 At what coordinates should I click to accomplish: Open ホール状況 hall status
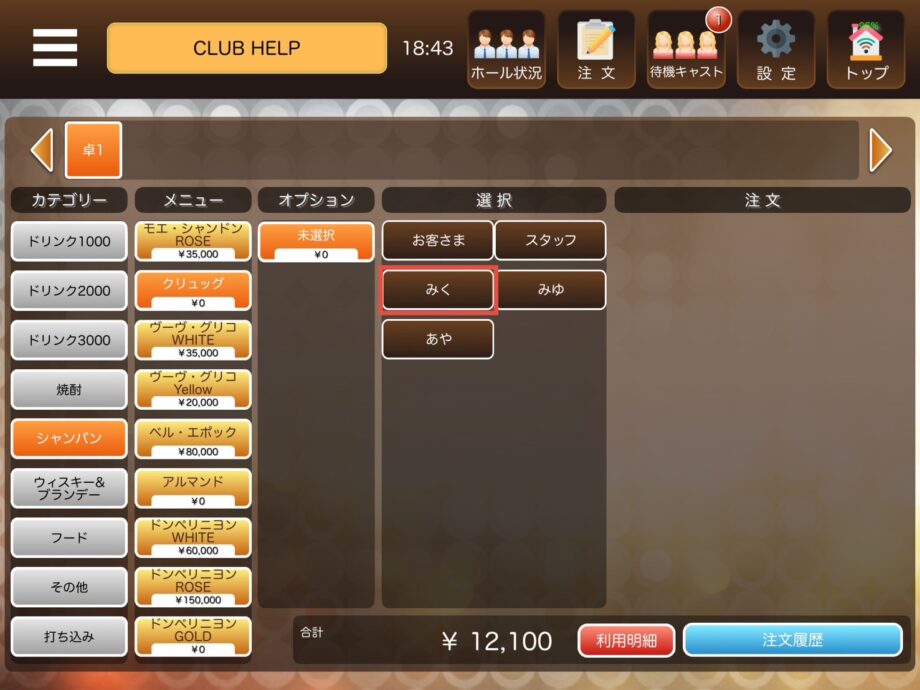[506, 49]
